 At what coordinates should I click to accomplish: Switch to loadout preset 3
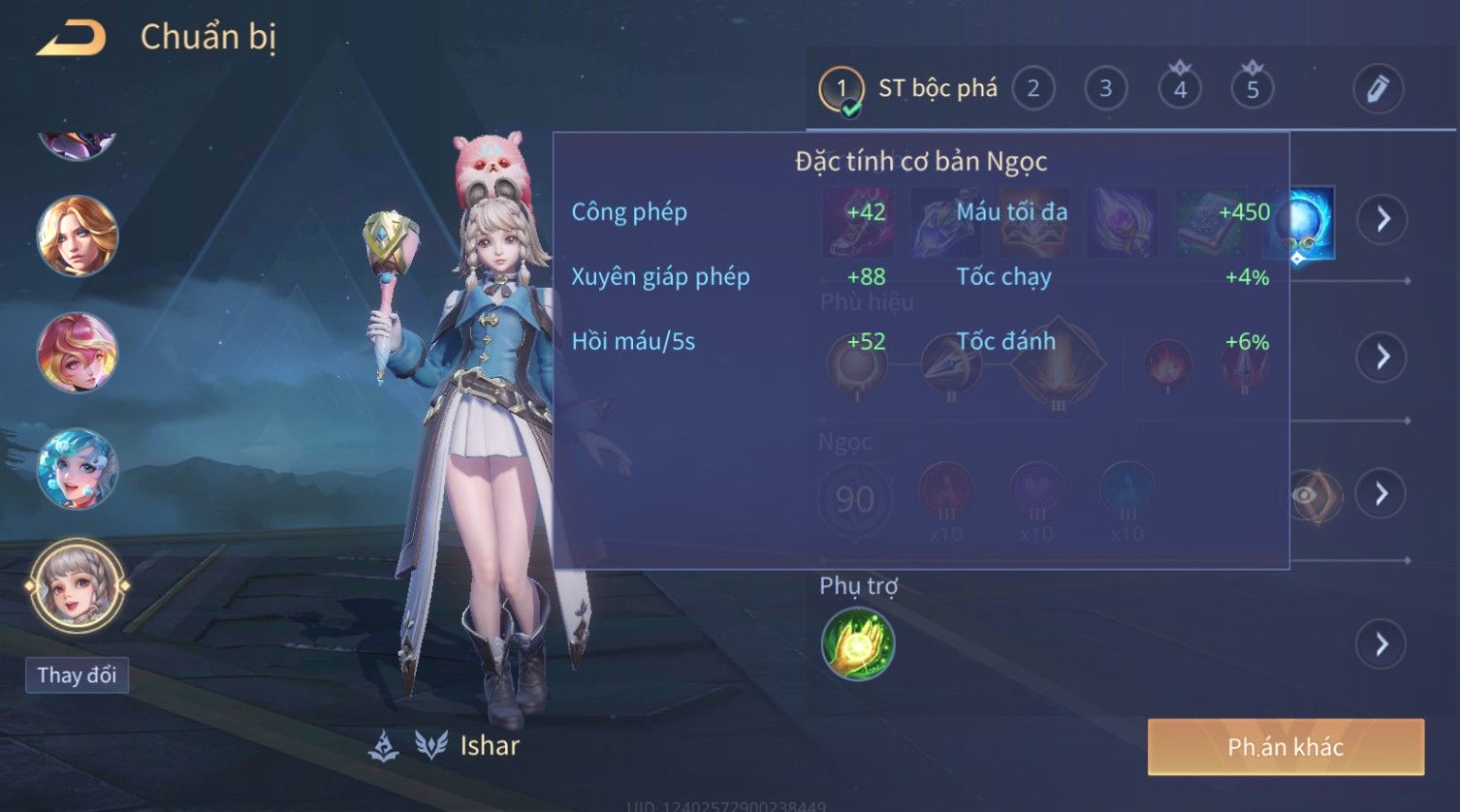[1105, 89]
